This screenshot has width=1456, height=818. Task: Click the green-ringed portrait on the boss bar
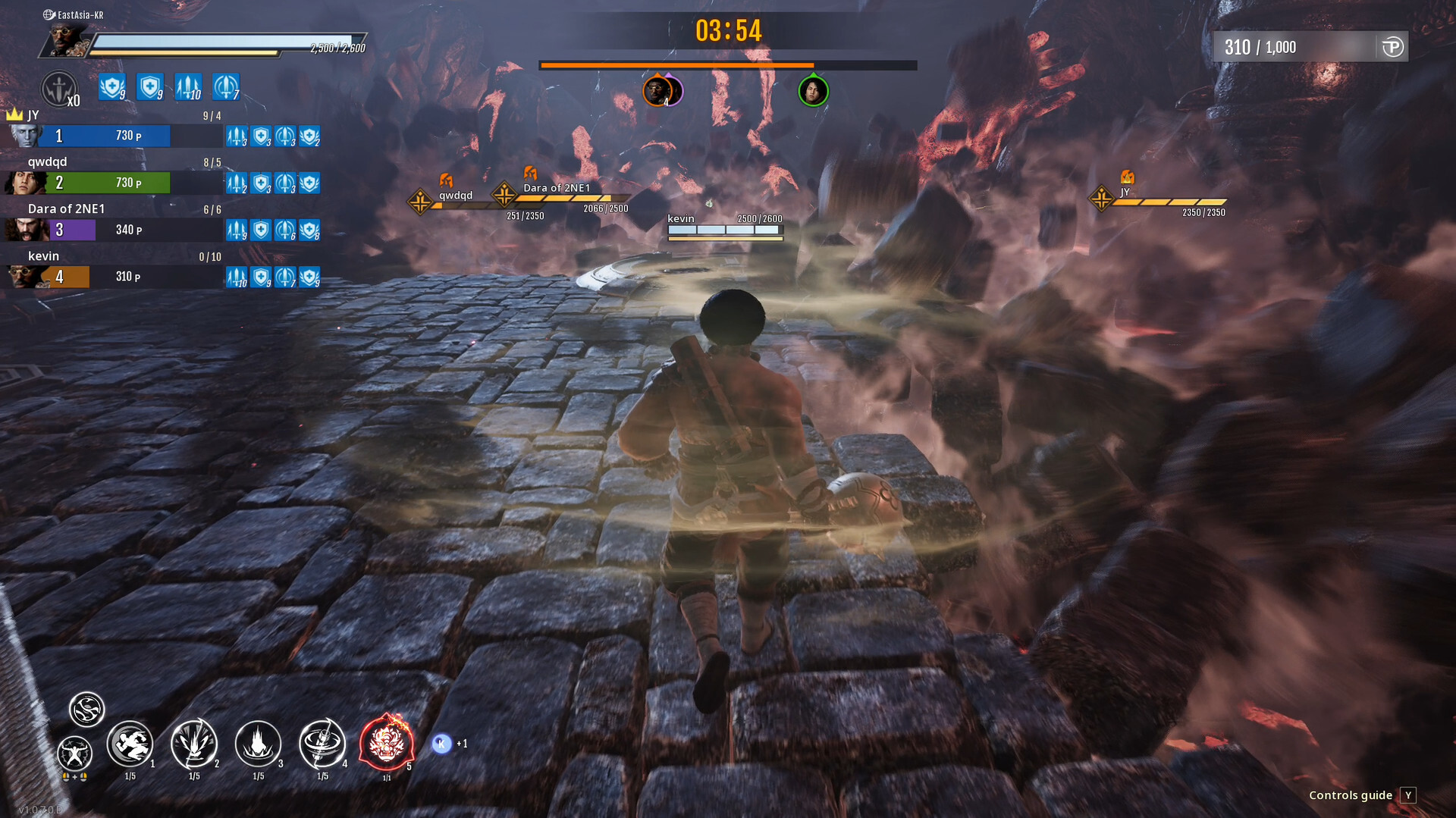pos(812,91)
